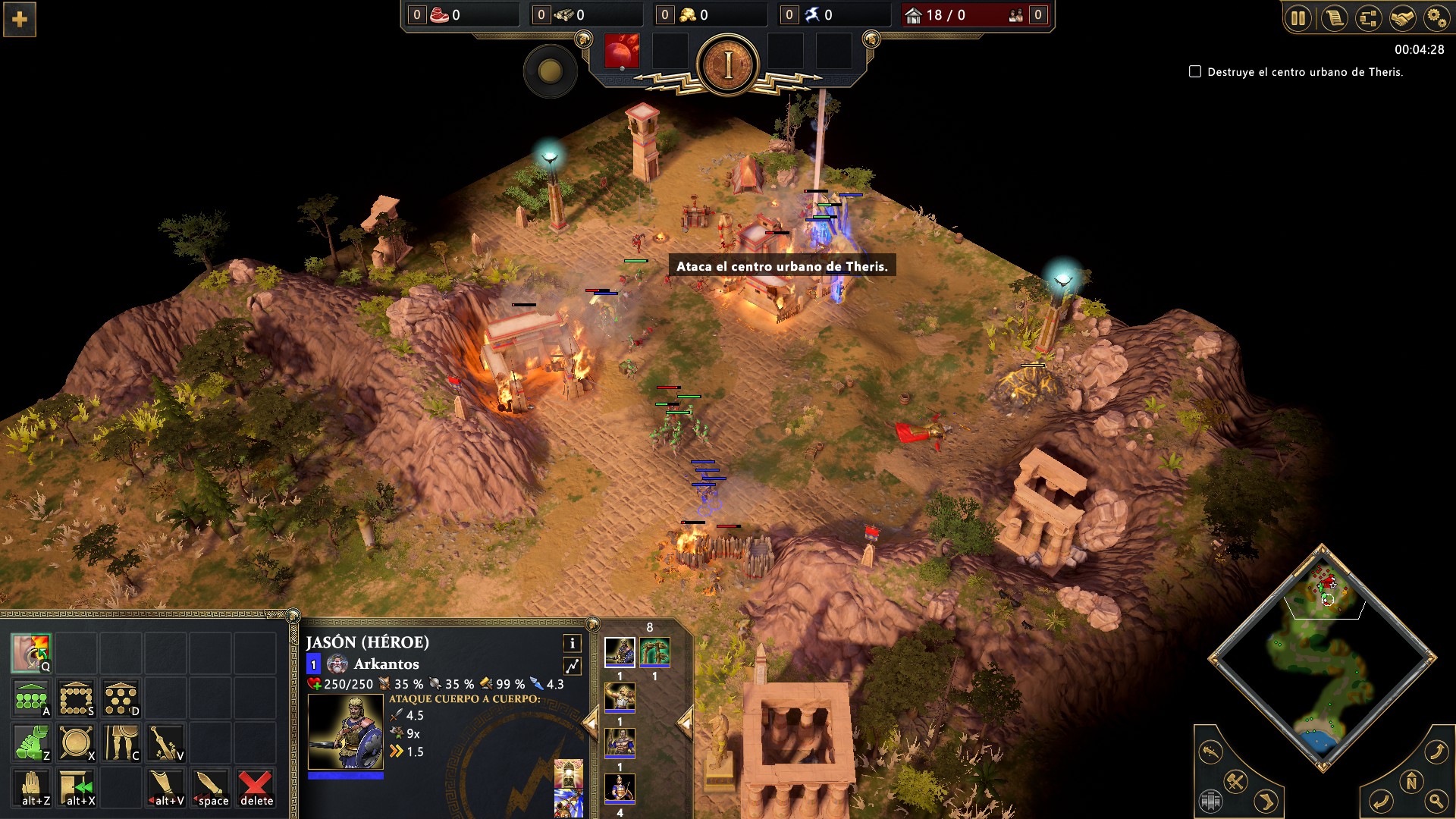Click the minimap
The width and height of the screenshot is (1456, 819).
point(1323,658)
